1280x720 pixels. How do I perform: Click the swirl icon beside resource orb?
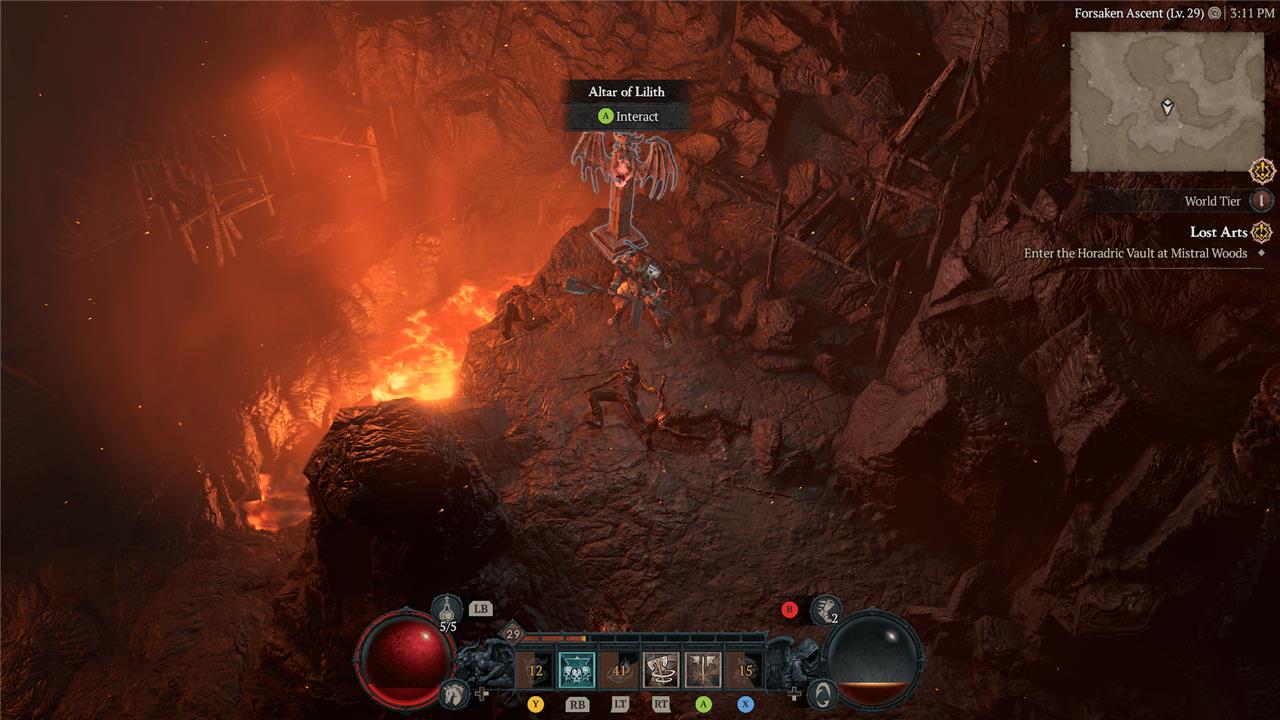pos(821,692)
